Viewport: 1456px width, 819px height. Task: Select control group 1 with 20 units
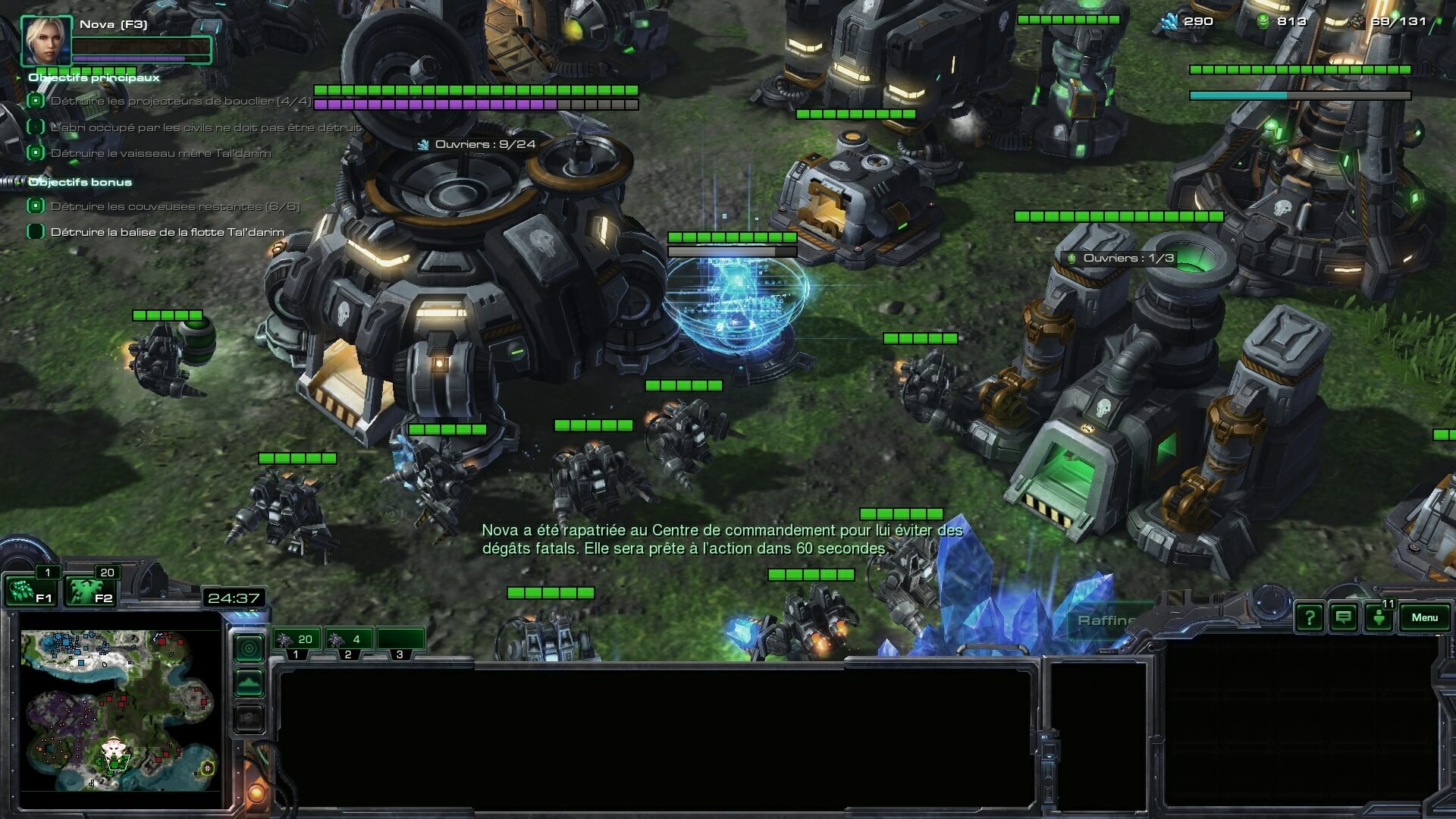pos(297,640)
